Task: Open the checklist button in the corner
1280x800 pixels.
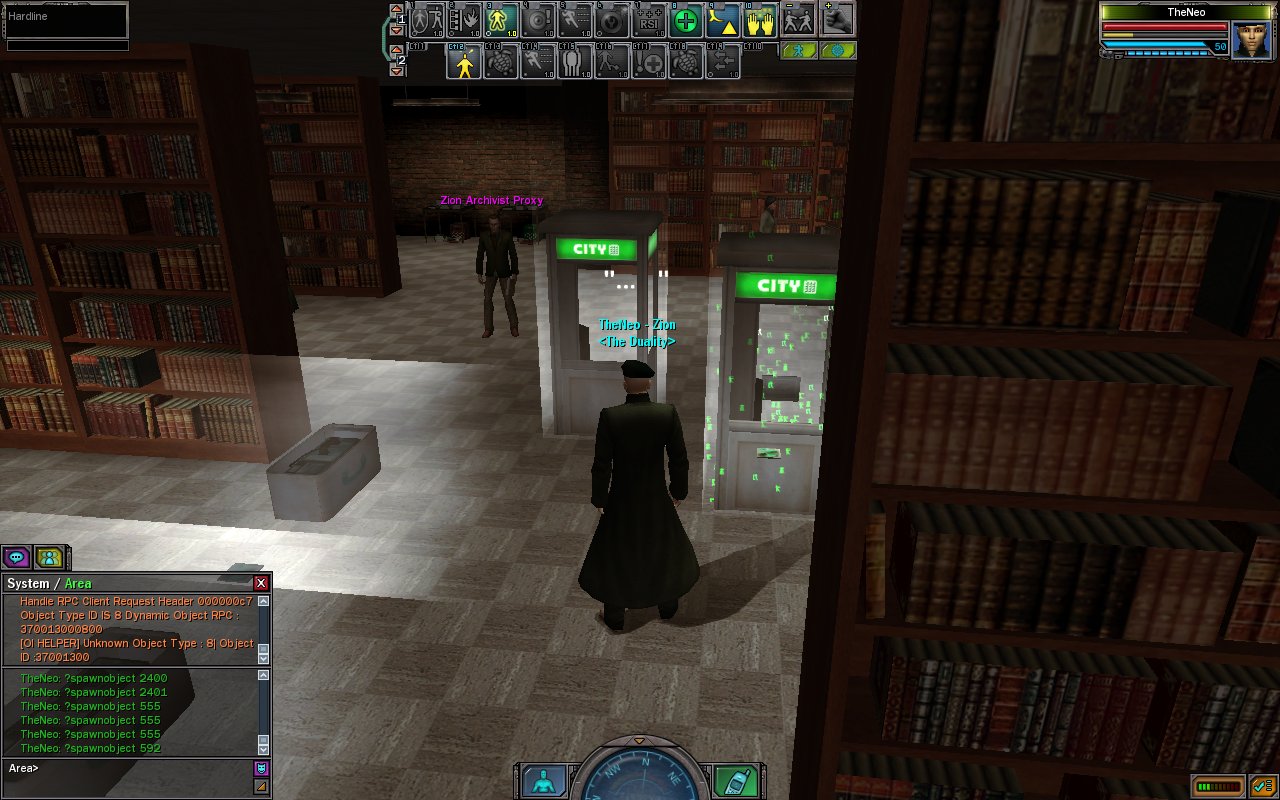Action: (1260, 786)
